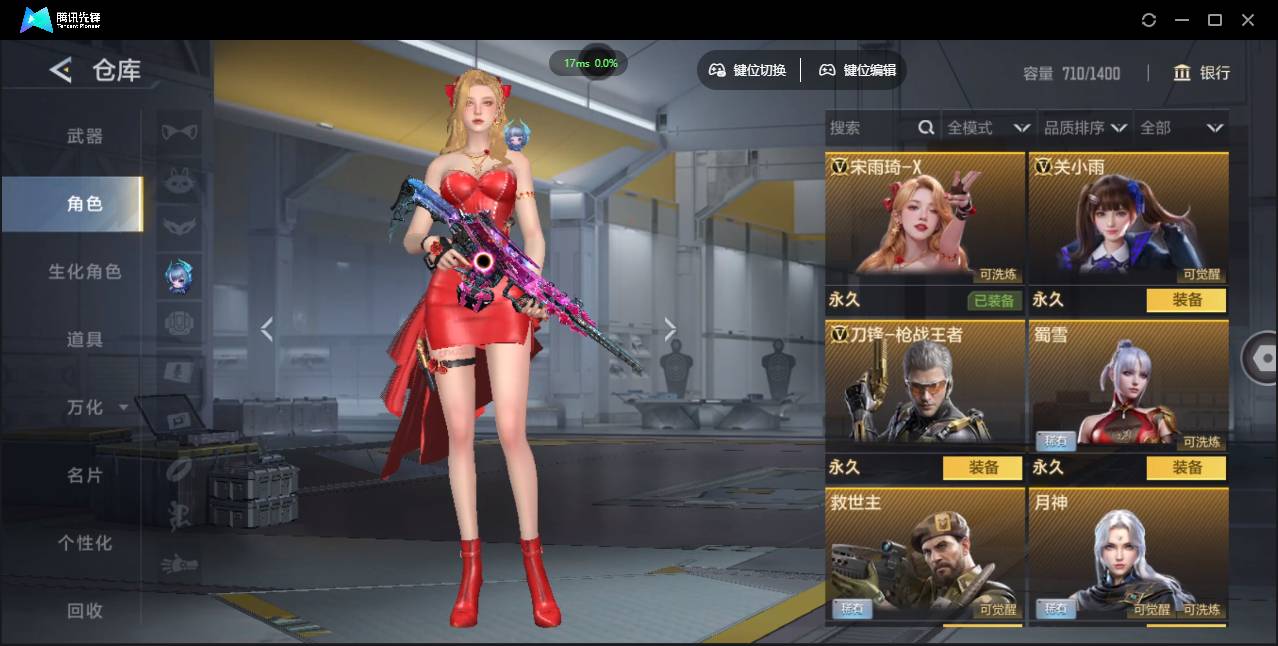The height and width of the screenshot is (646, 1278).
Task: Select the 月神 character card
Action: click(1128, 556)
